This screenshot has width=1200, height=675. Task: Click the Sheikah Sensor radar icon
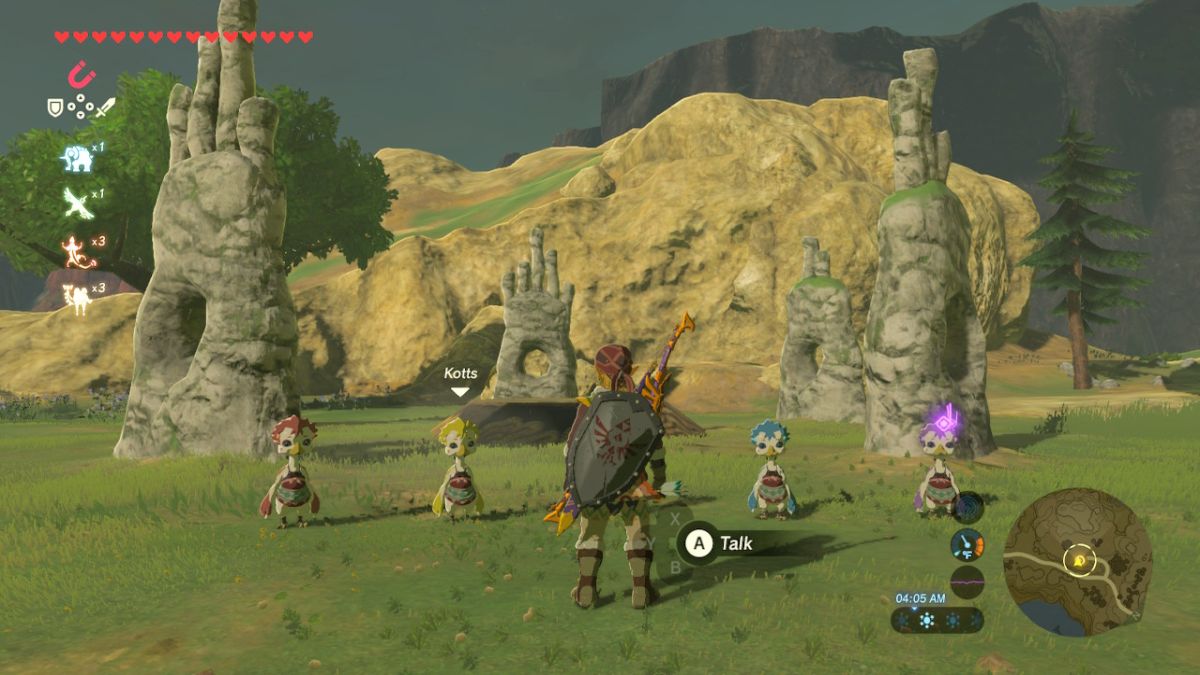[x=967, y=507]
